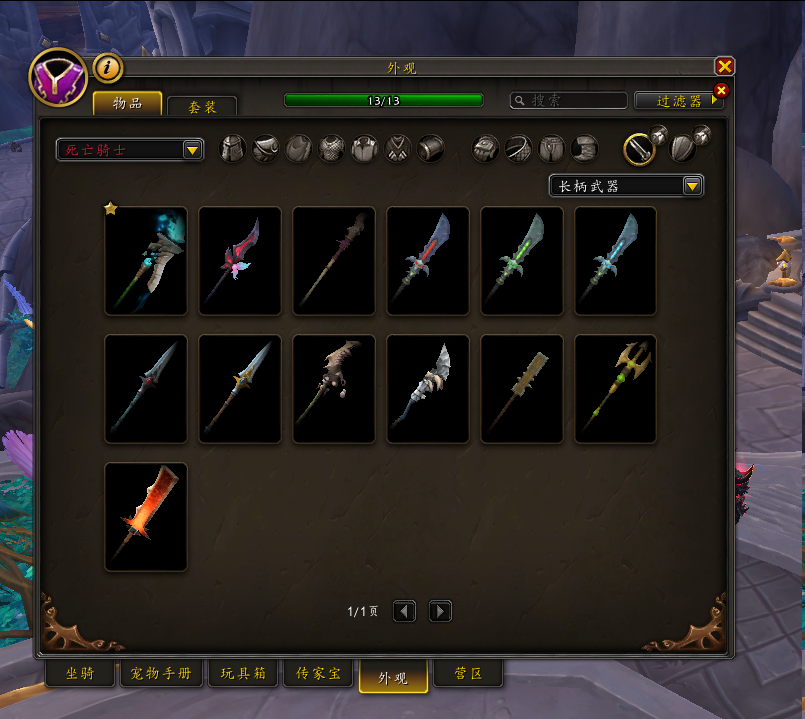Open the 营区 tab

click(468, 675)
